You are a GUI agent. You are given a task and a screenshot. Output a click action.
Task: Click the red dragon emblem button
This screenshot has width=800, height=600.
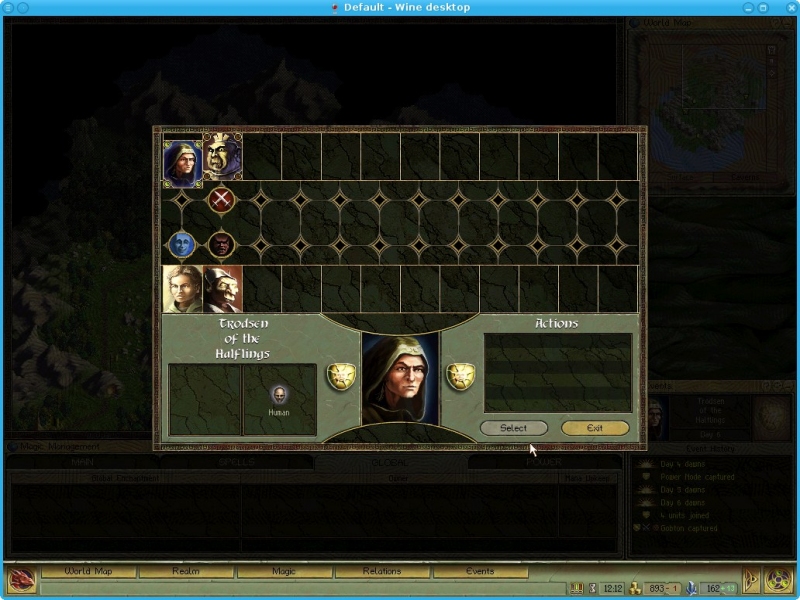21,579
